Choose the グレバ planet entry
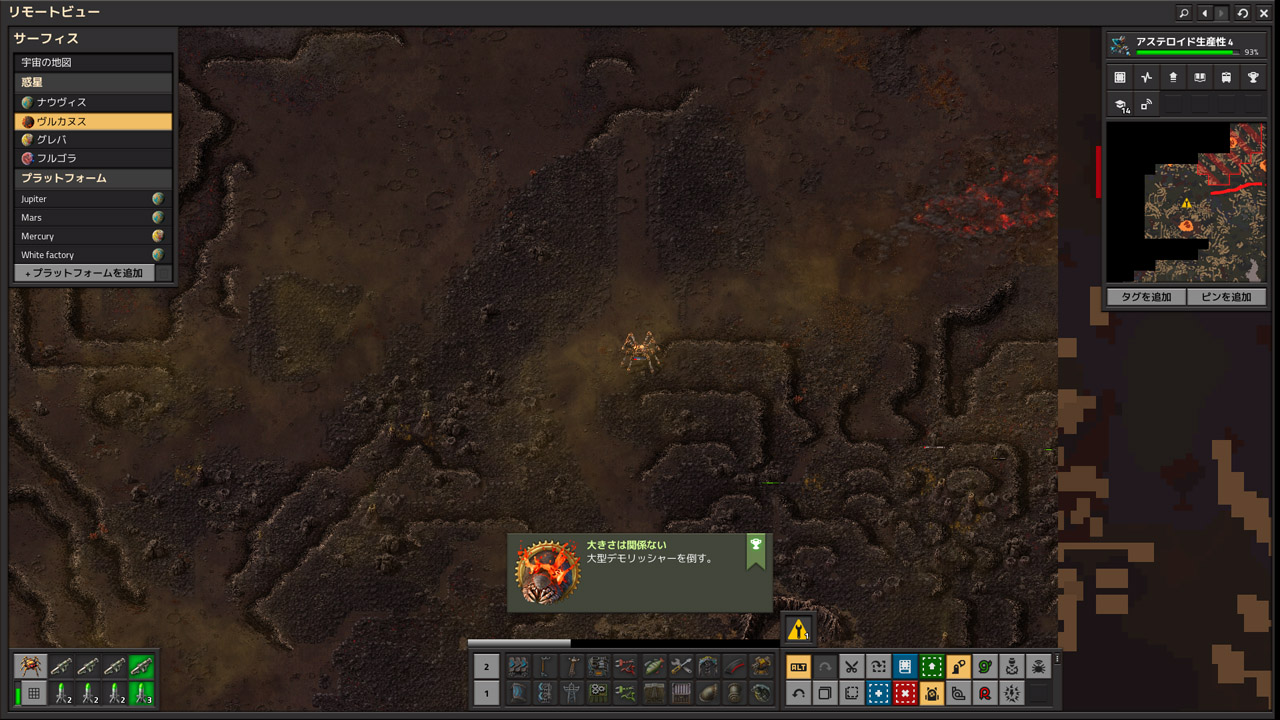Screen dimensions: 1280x720 pyautogui.click(x=93, y=140)
